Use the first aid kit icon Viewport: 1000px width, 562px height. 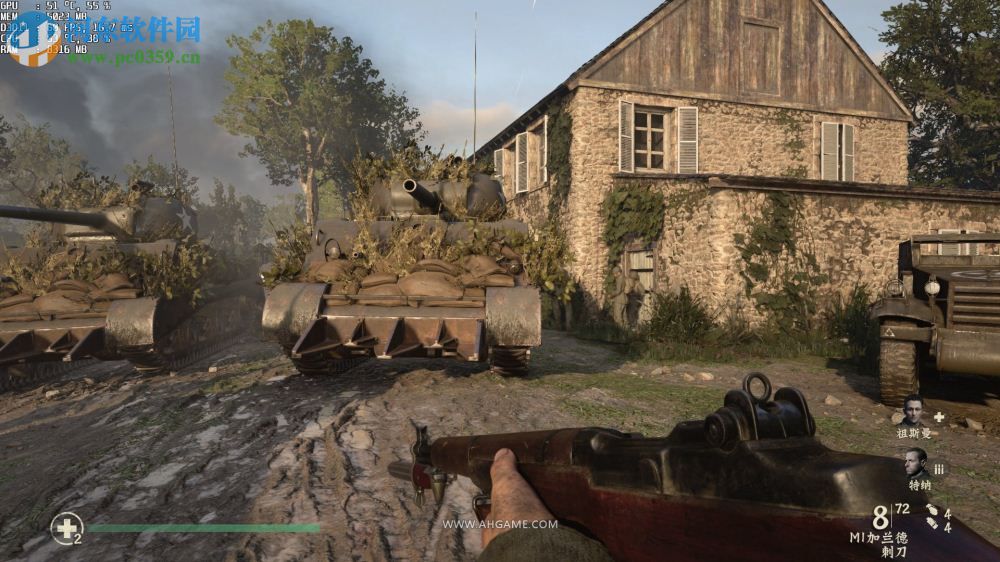66,527
